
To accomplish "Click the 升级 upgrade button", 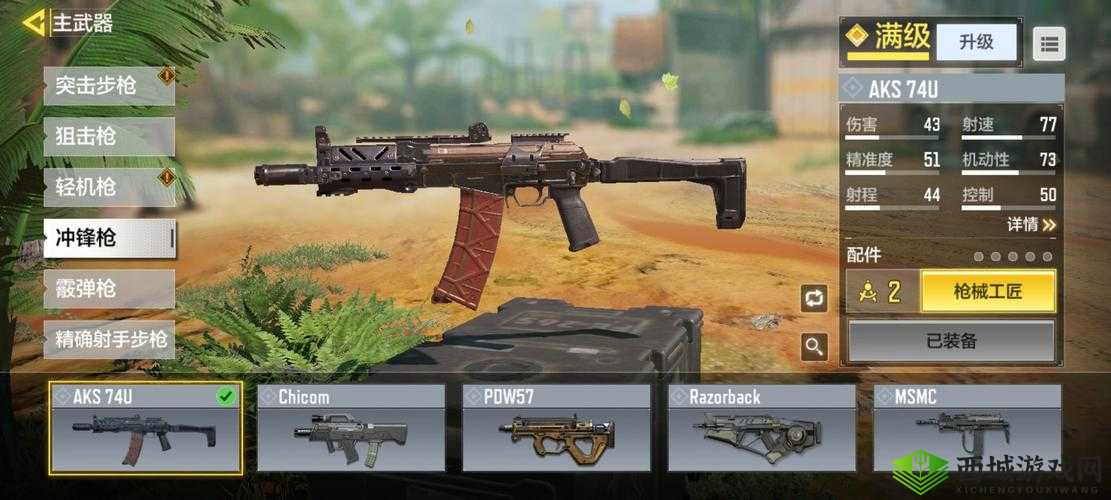I will point(976,42).
